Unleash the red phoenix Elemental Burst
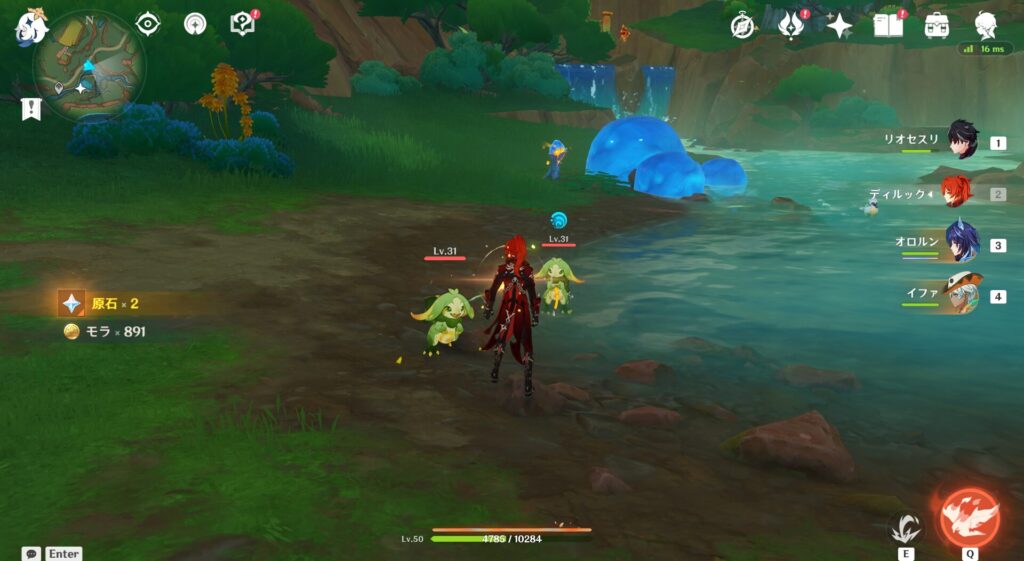1024x561 pixels. (x=969, y=516)
